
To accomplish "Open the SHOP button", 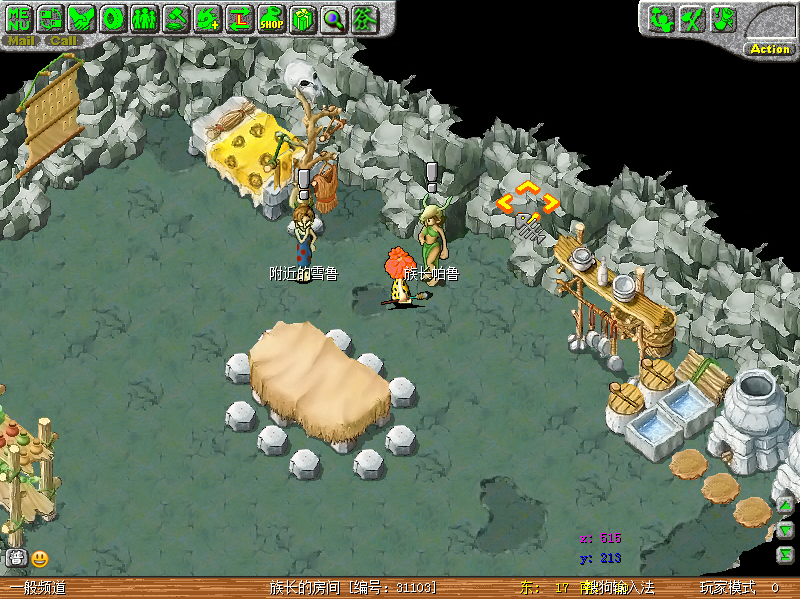I will tap(271, 18).
